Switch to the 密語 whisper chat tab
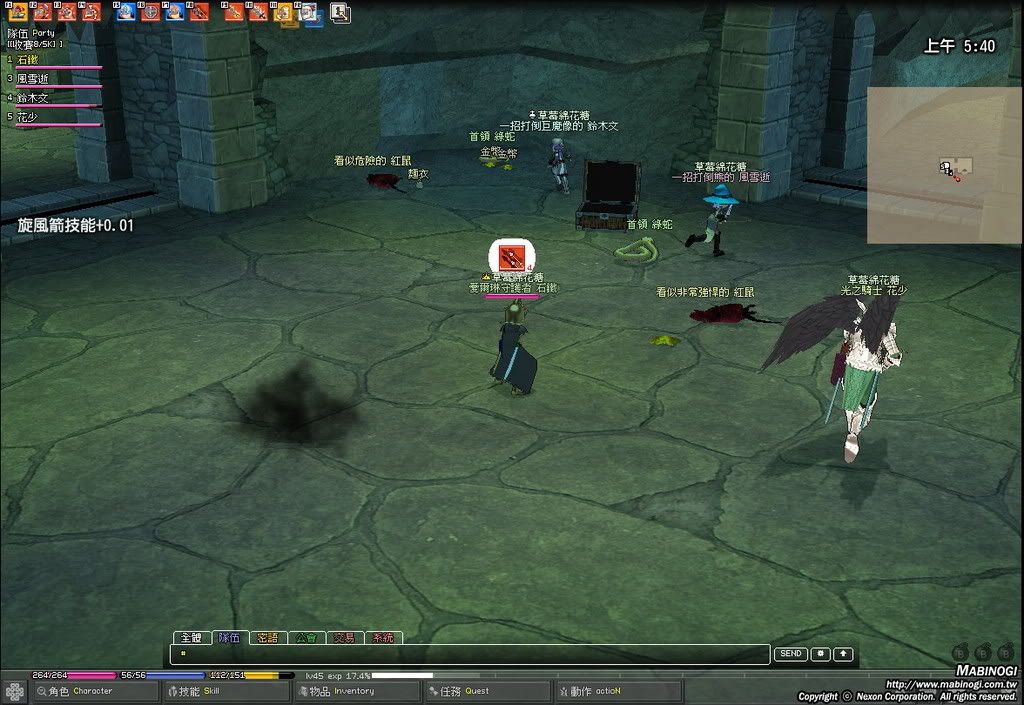 coord(267,637)
